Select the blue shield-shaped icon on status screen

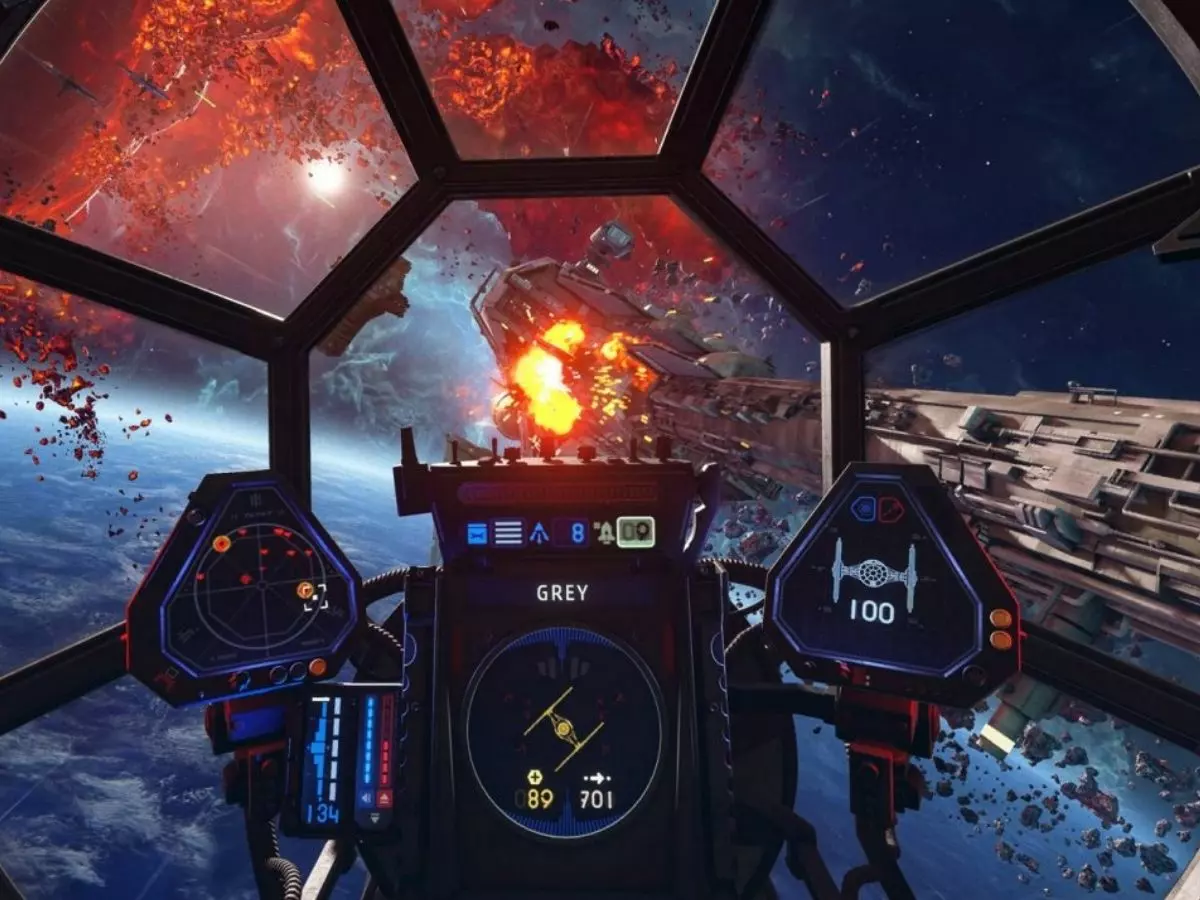click(x=863, y=509)
